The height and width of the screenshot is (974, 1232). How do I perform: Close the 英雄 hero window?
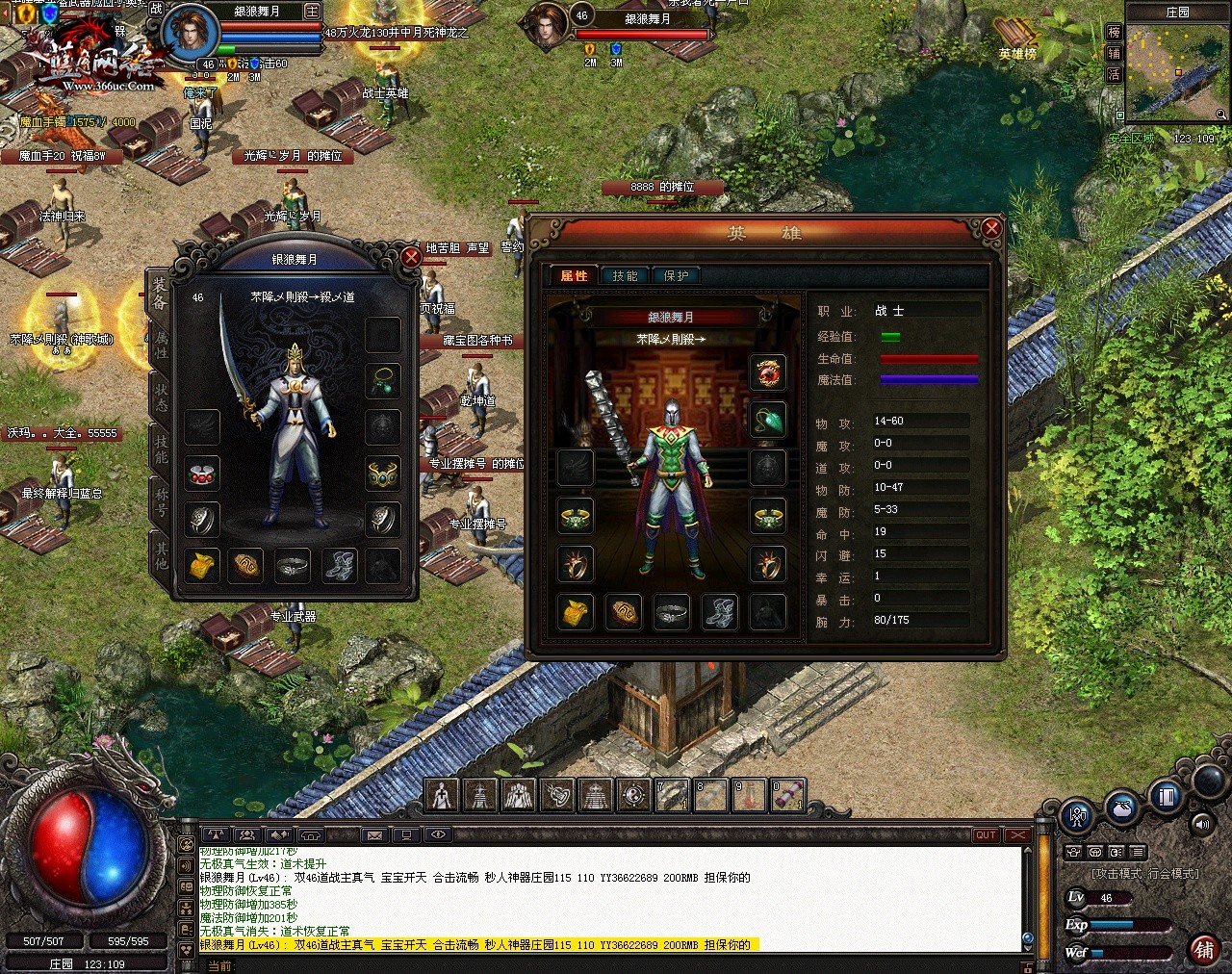click(x=991, y=229)
